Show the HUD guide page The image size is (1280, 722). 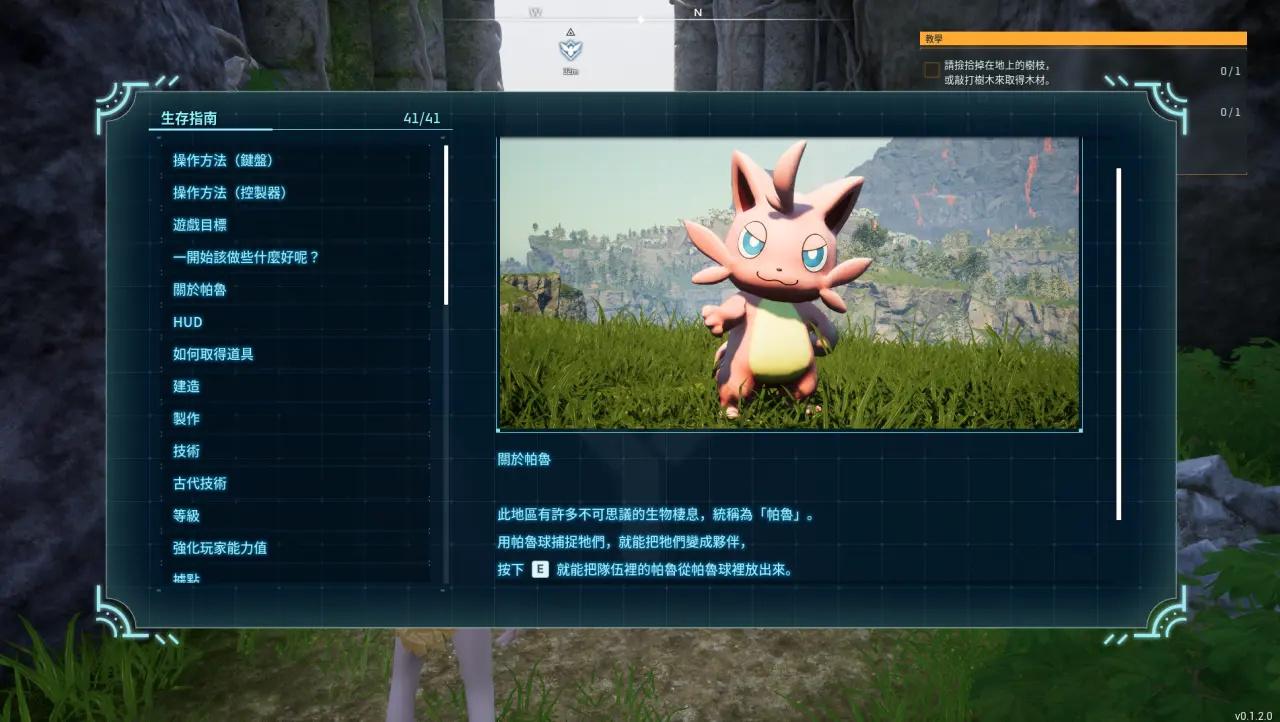pos(188,322)
